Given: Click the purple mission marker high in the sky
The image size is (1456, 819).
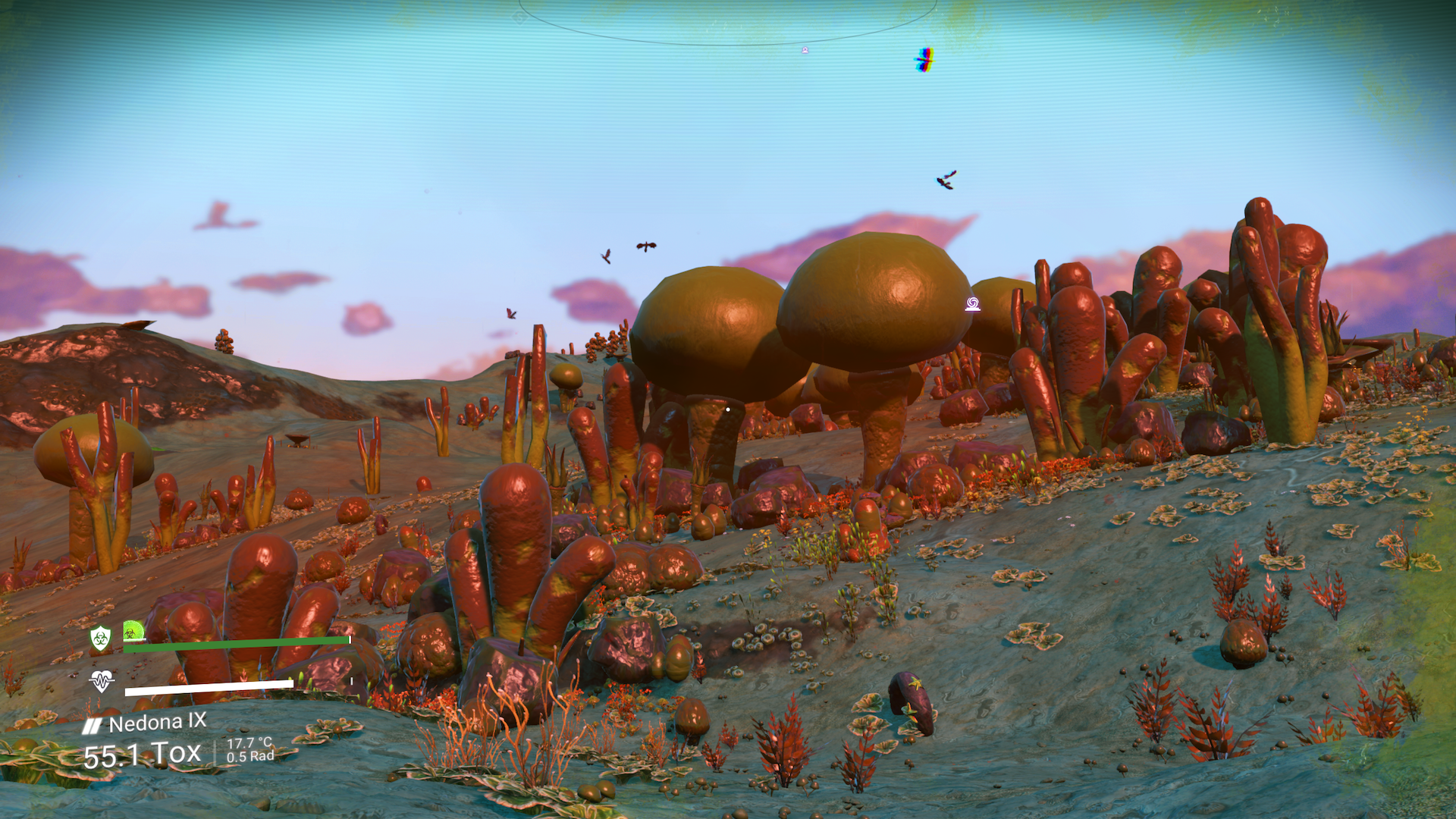Looking at the screenshot, I should click(805, 50).
